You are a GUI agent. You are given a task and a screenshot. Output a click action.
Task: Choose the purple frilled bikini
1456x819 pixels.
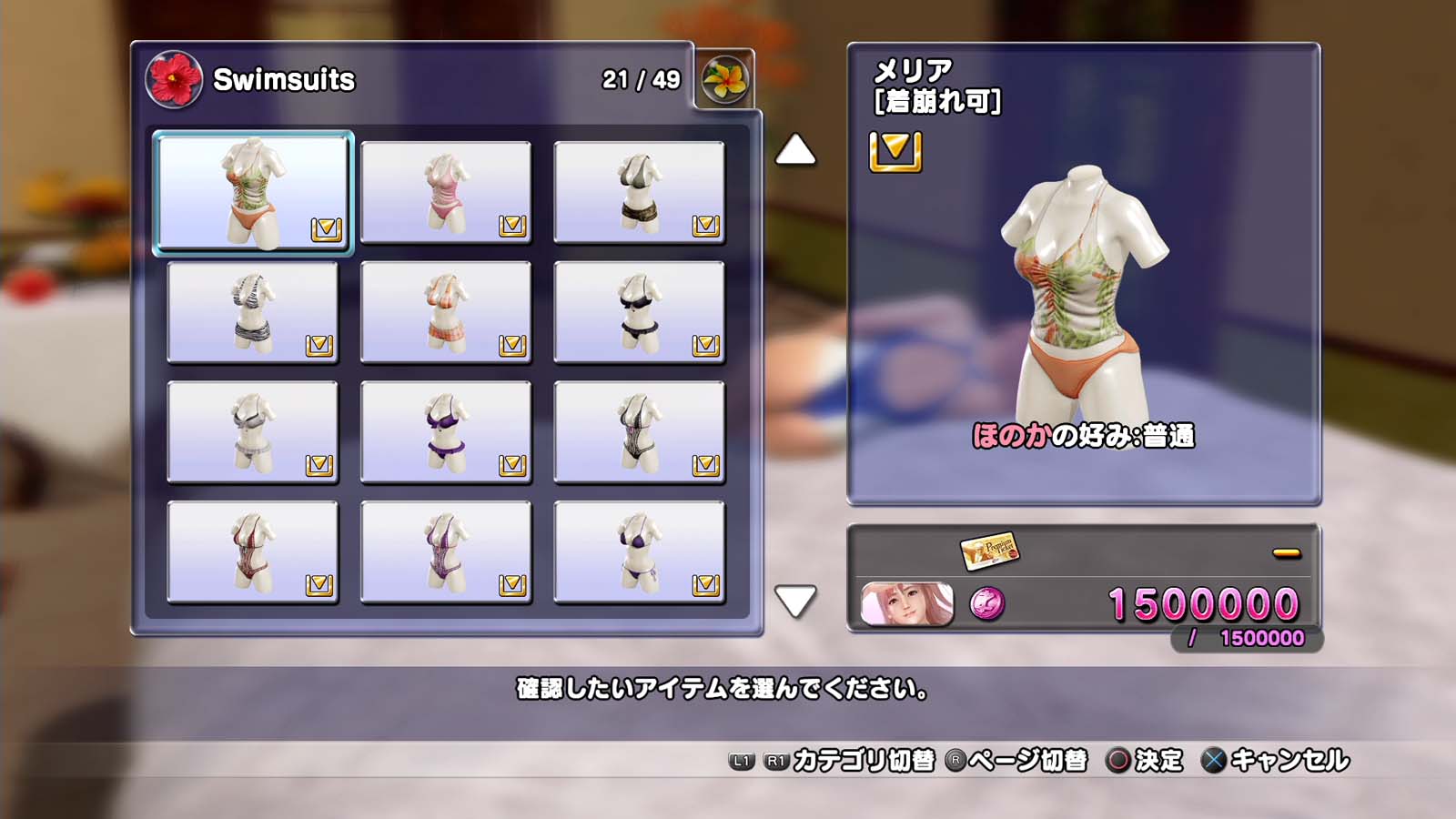(x=446, y=432)
